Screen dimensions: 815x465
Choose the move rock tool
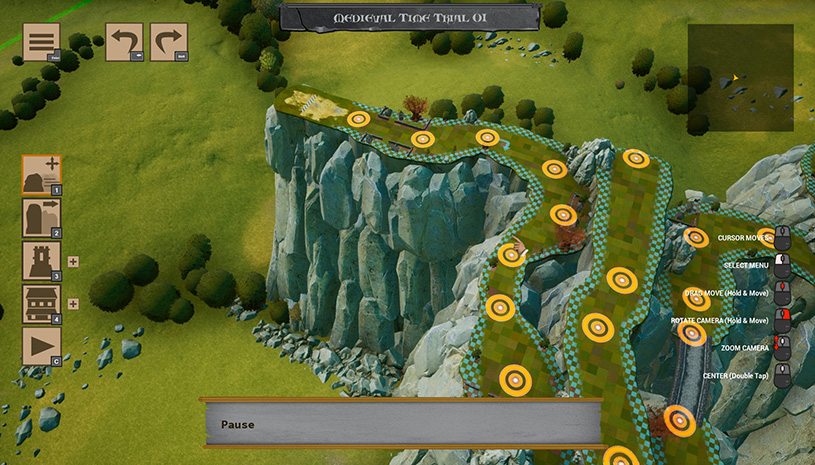coord(41,217)
